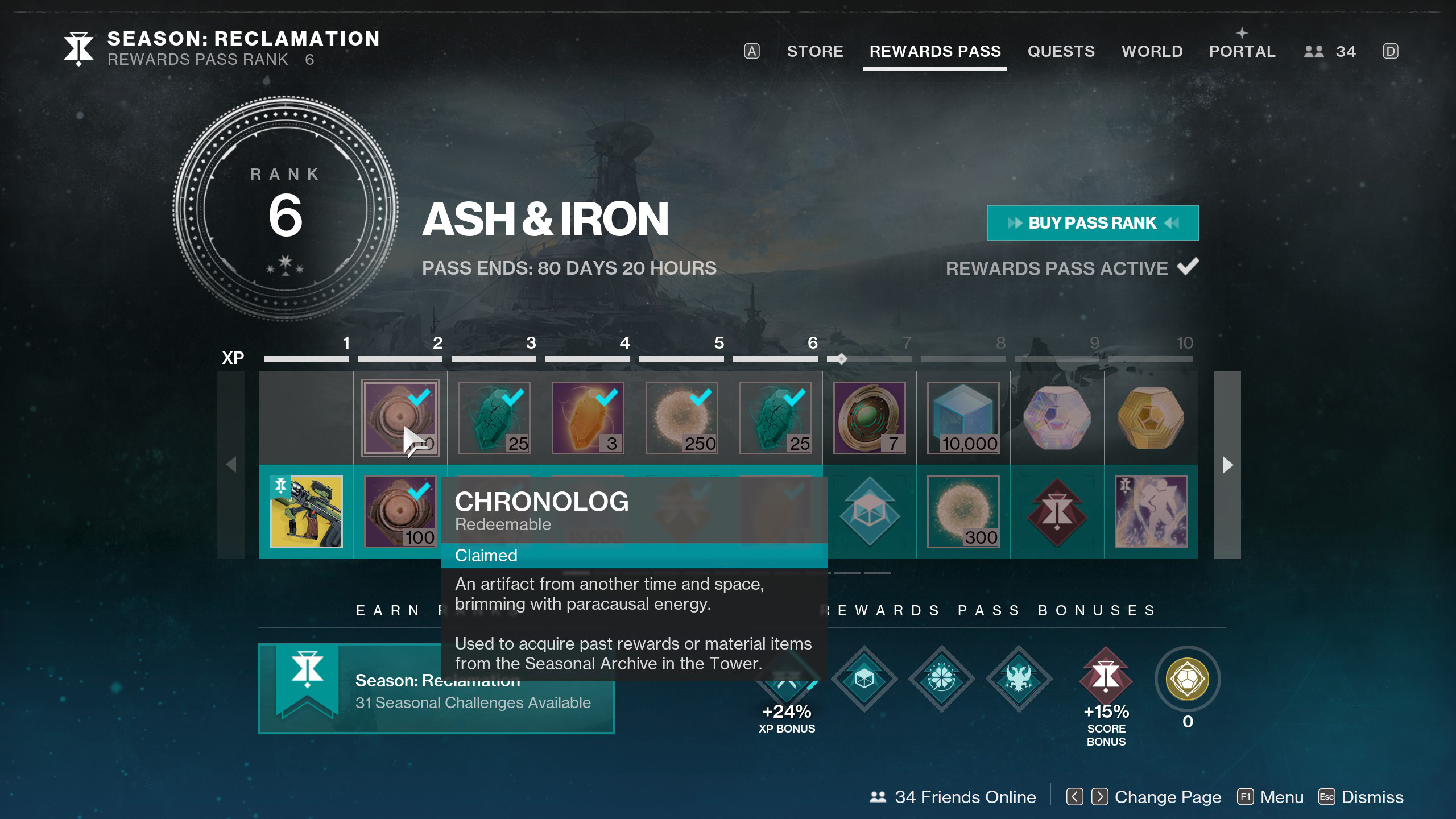Open the Season: Reclamation challenges banner
The height and width of the screenshot is (819, 1456).
[436, 689]
